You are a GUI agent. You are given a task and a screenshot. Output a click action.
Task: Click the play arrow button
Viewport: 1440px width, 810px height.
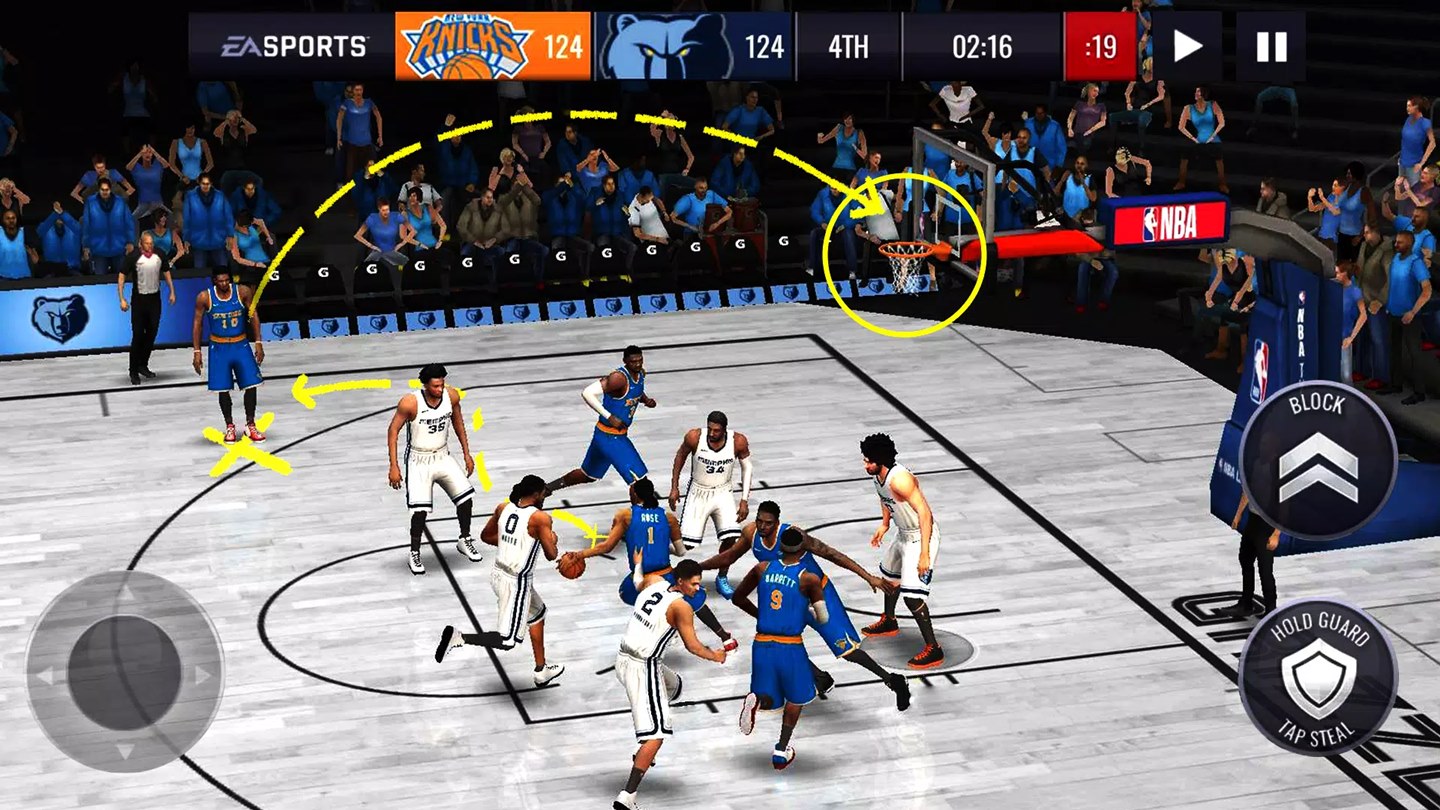tap(1187, 46)
